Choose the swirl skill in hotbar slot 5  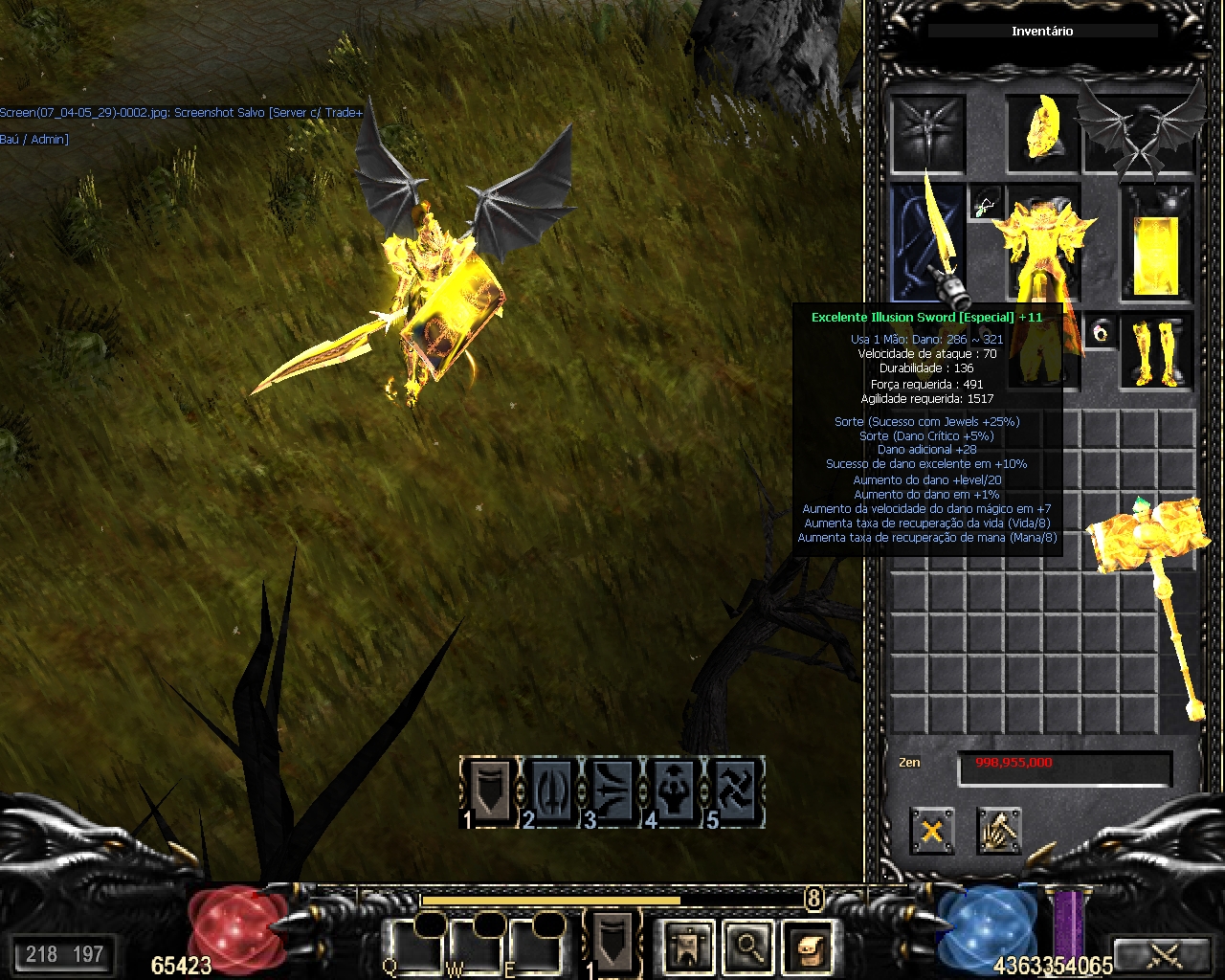tap(735, 791)
